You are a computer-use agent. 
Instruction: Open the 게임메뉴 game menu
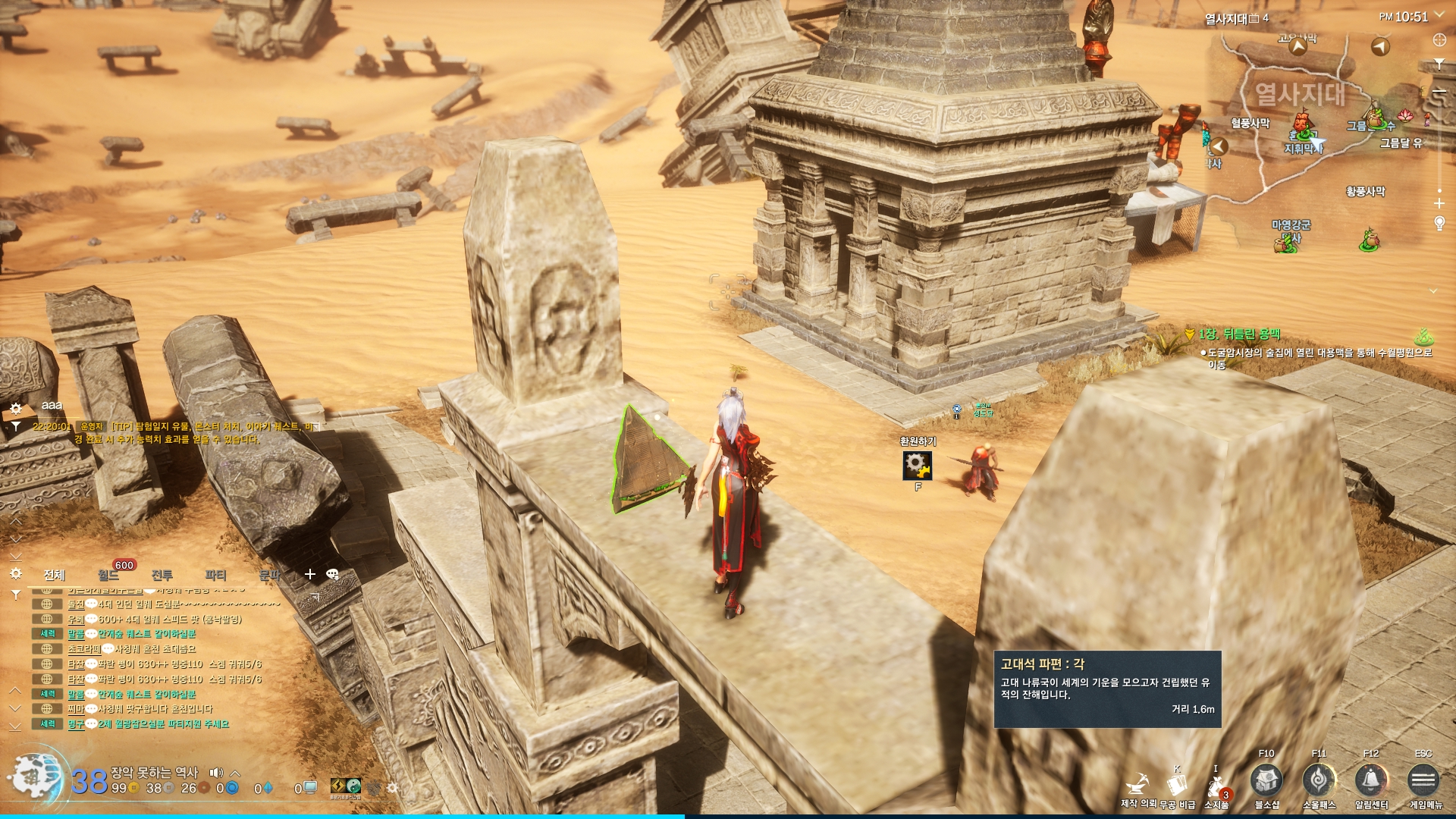click(x=1423, y=780)
